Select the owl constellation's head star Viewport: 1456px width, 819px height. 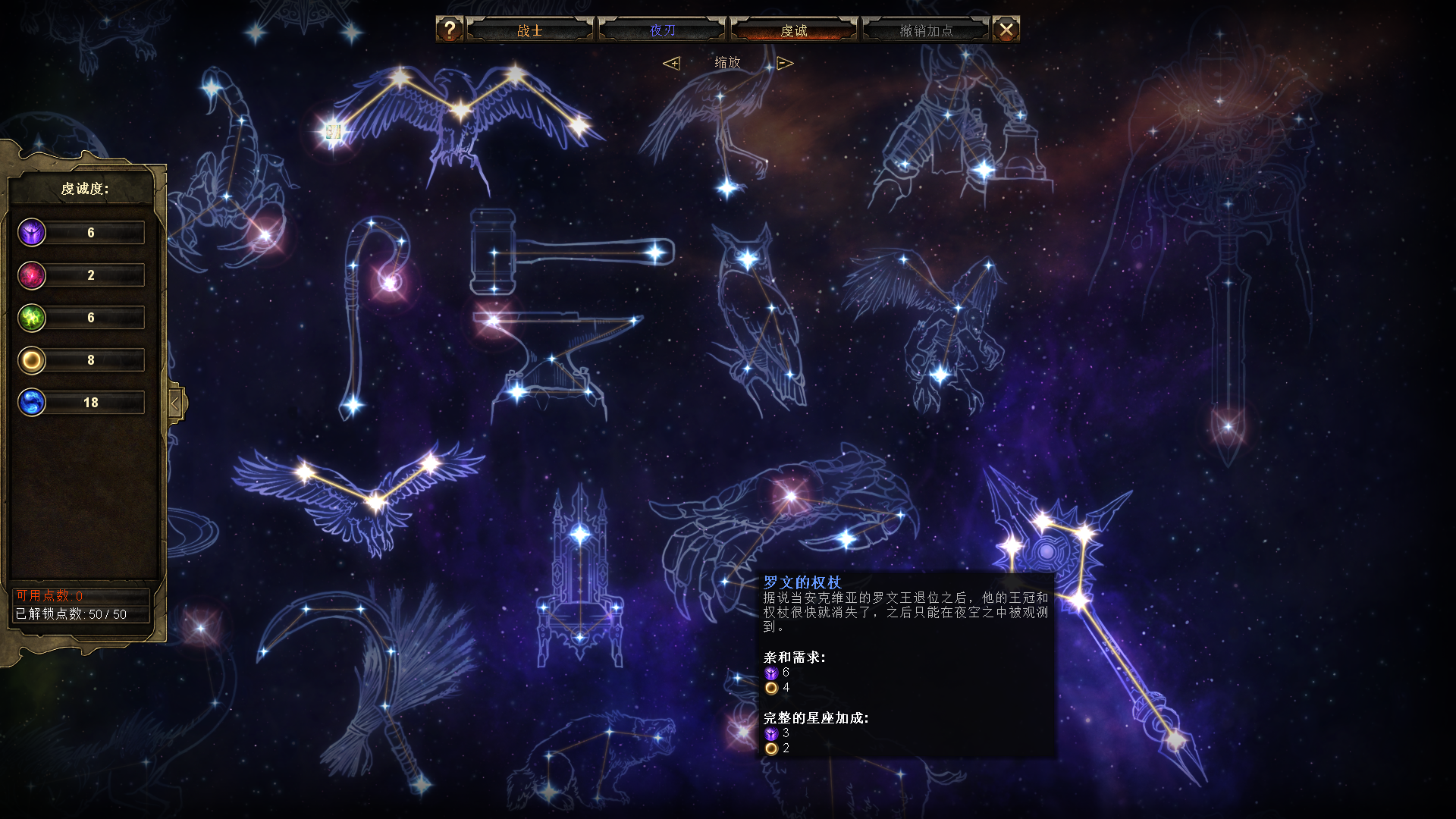(x=748, y=259)
